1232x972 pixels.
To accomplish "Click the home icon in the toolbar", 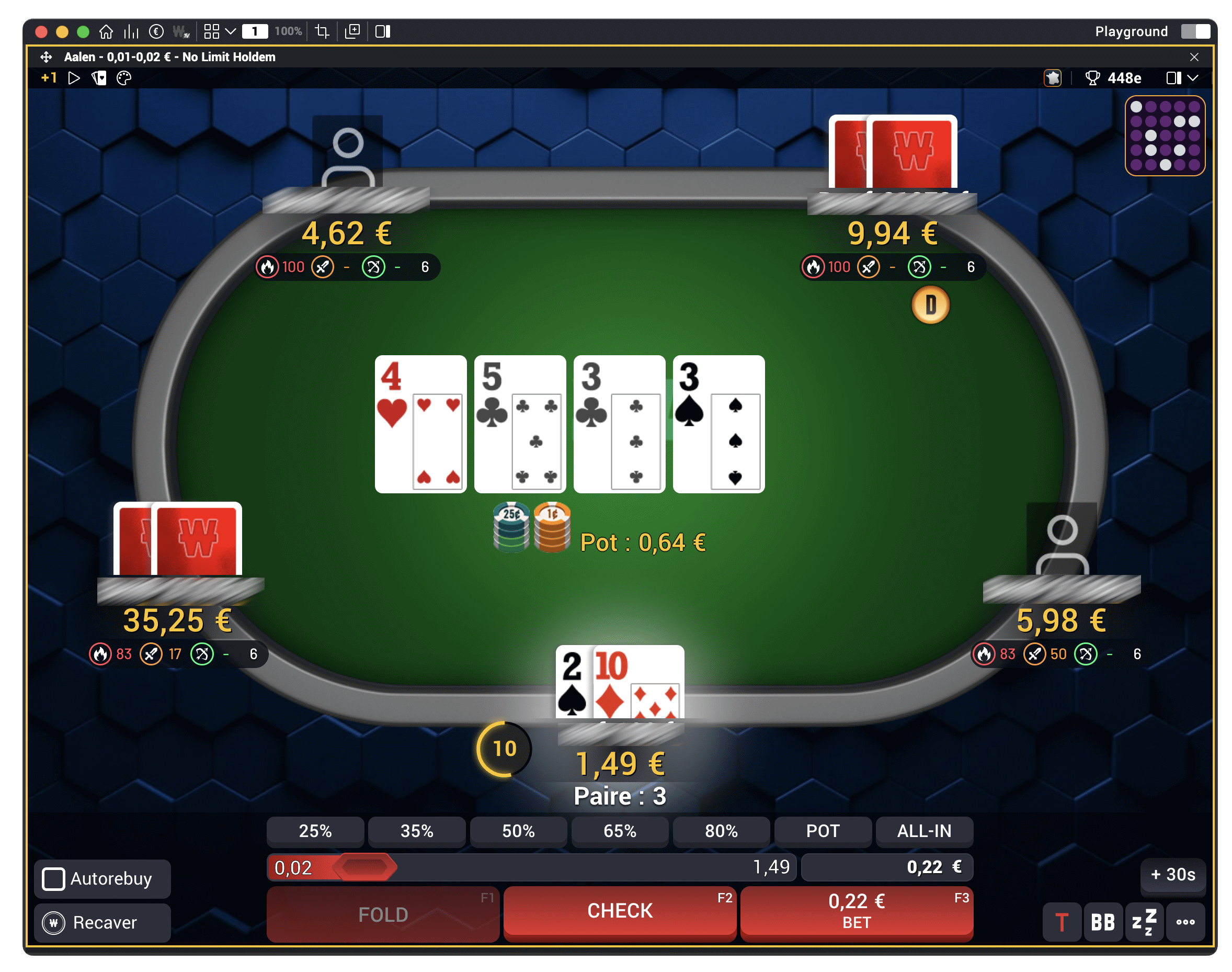I will (106, 31).
